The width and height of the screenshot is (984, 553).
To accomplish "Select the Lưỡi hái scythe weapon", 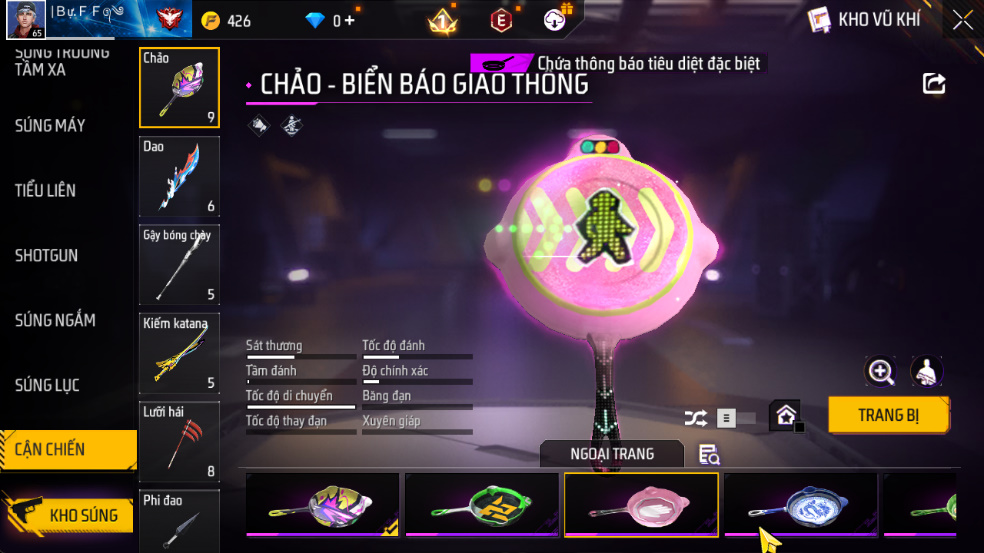I will pos(180,441).
